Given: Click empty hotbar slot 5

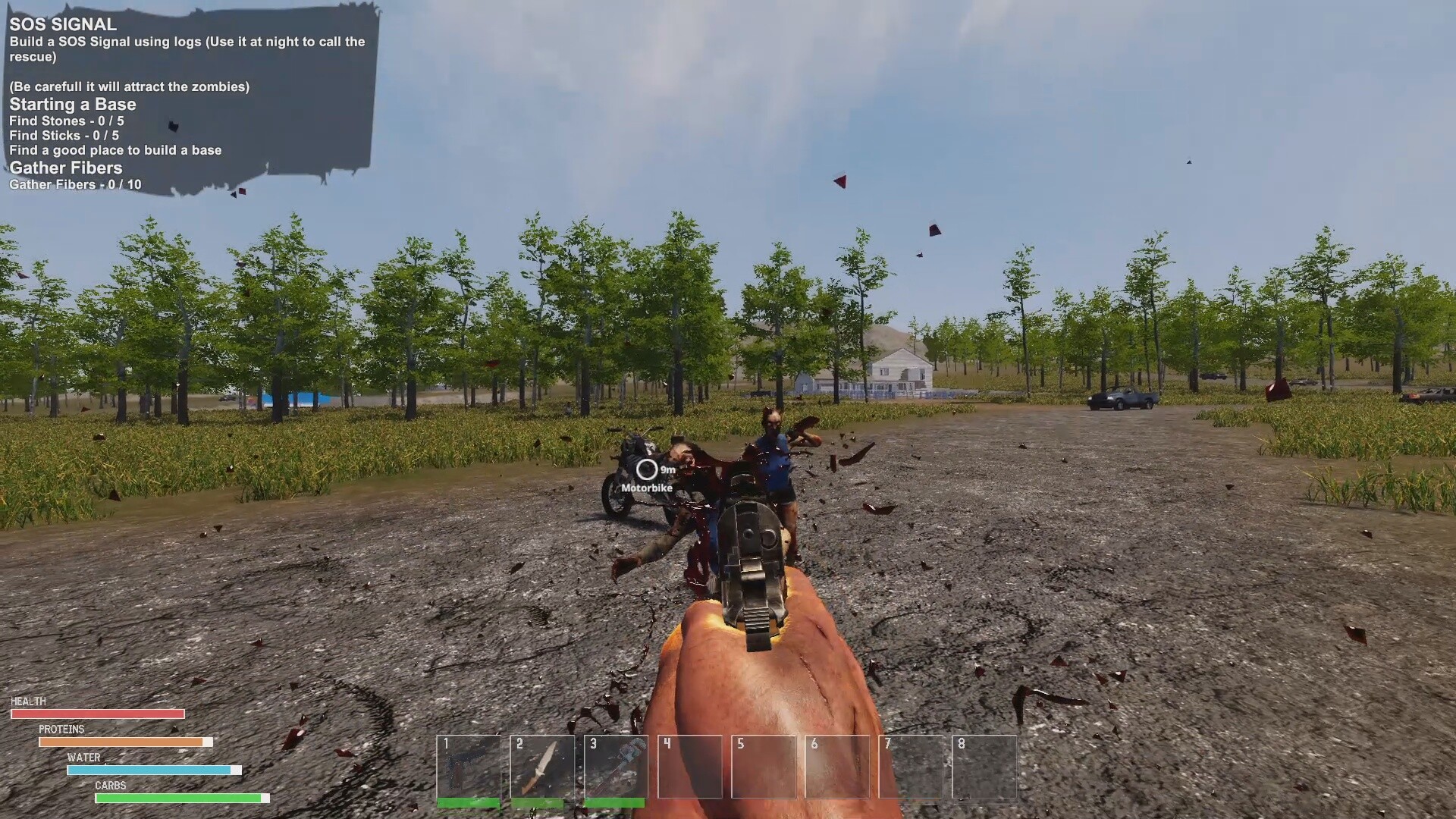Looking at the screenshot, I should 762,766.
